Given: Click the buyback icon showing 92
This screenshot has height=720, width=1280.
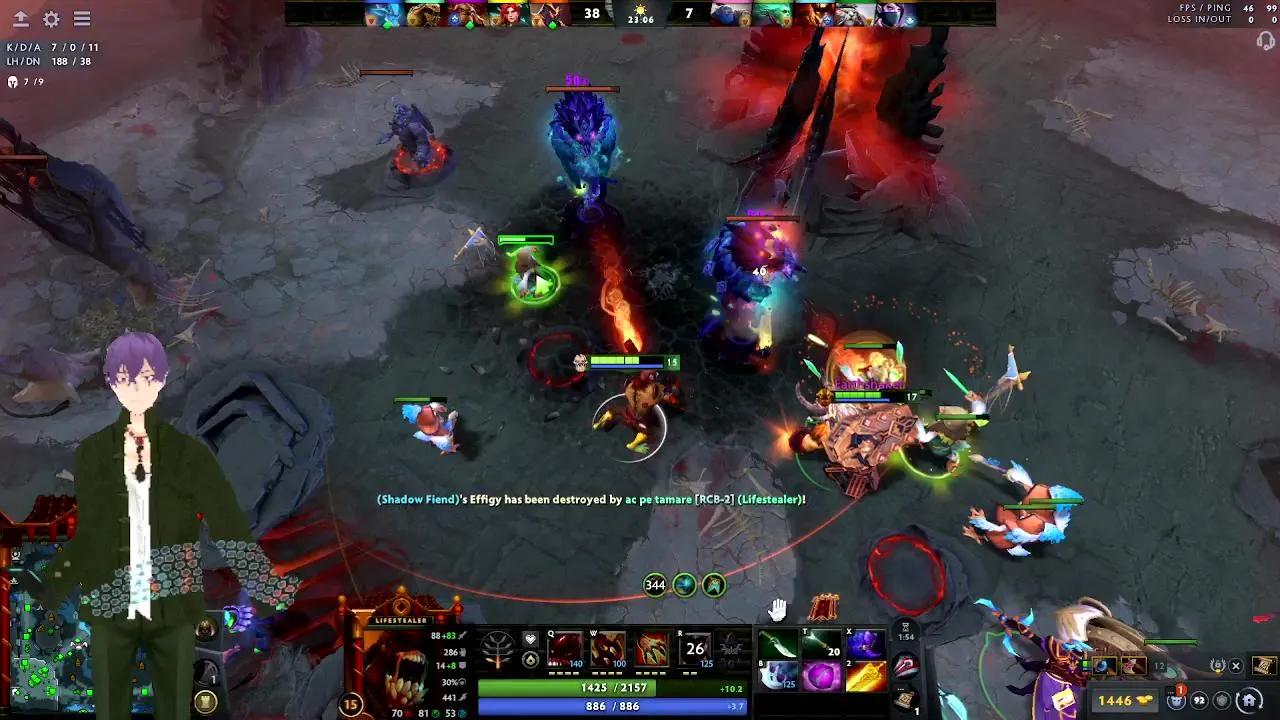Looking at the screenshot, I should click(1200, 700).
